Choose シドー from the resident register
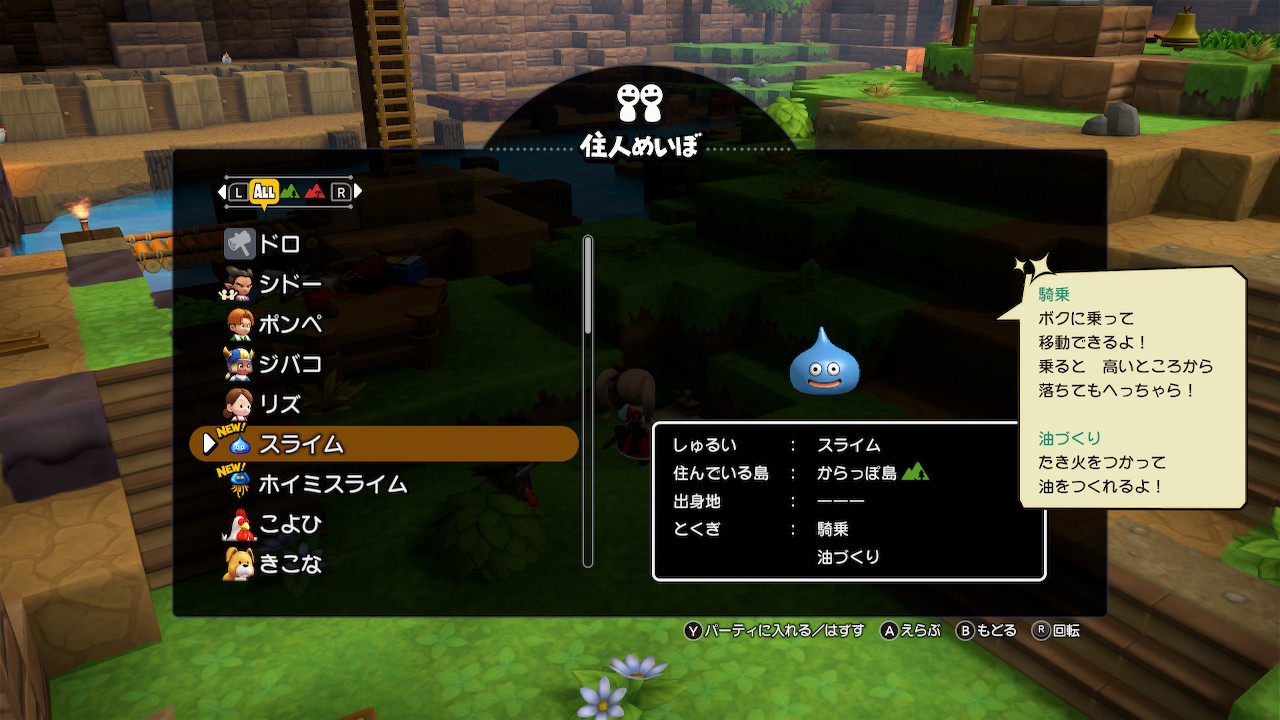This screenshot has width=1280, height=720. (x=290, y=284)
